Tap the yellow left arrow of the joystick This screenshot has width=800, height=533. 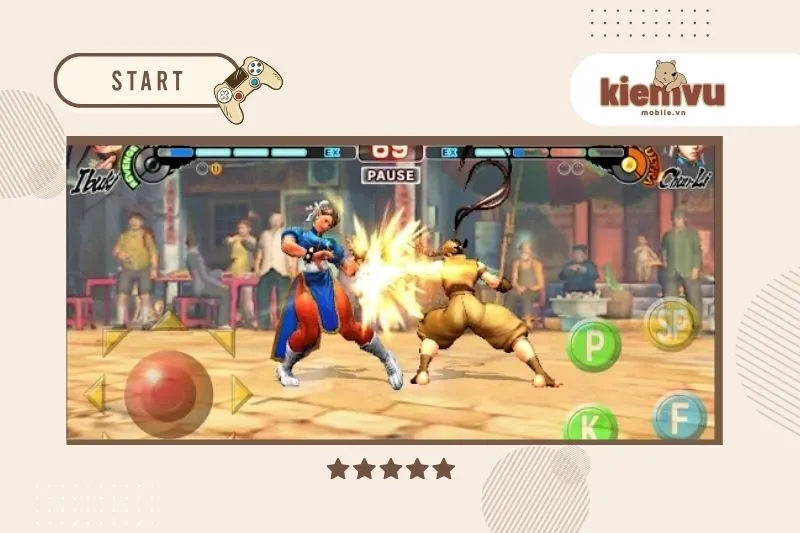(x=95, y=394)
